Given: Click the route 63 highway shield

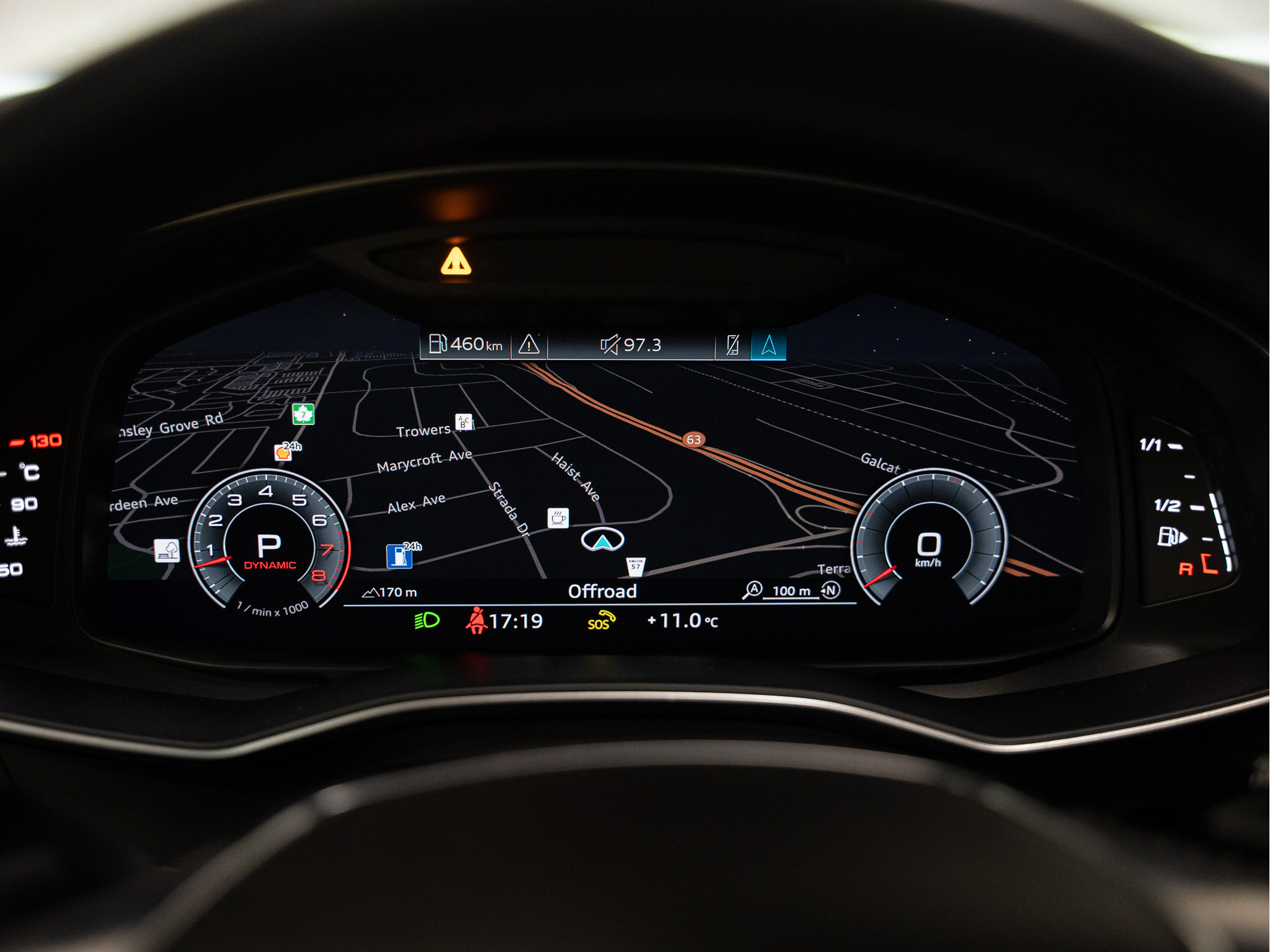Looking at the screenshot, I should [x=693, y=439].
